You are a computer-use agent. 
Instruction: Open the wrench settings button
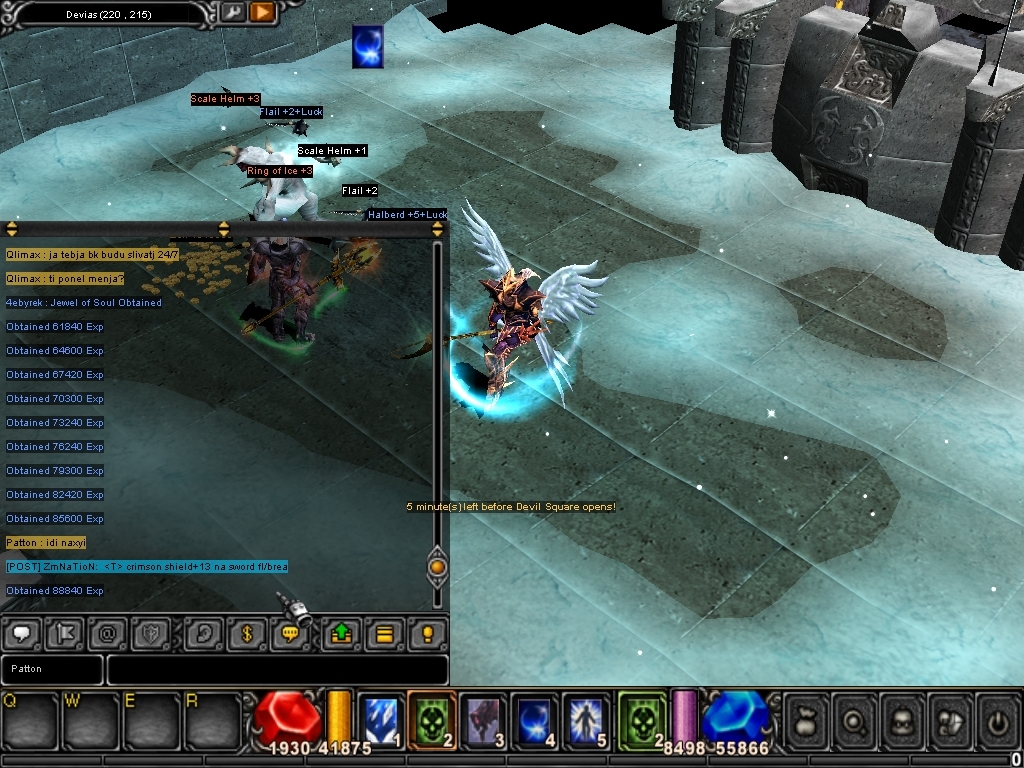(233, 12)
